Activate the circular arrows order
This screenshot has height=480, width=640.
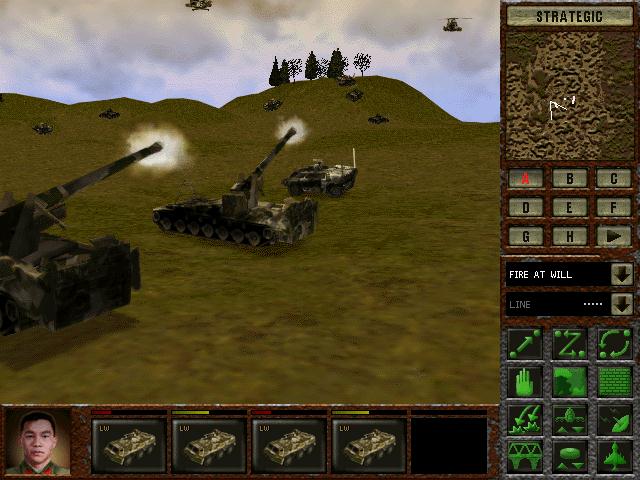point(614,343)
